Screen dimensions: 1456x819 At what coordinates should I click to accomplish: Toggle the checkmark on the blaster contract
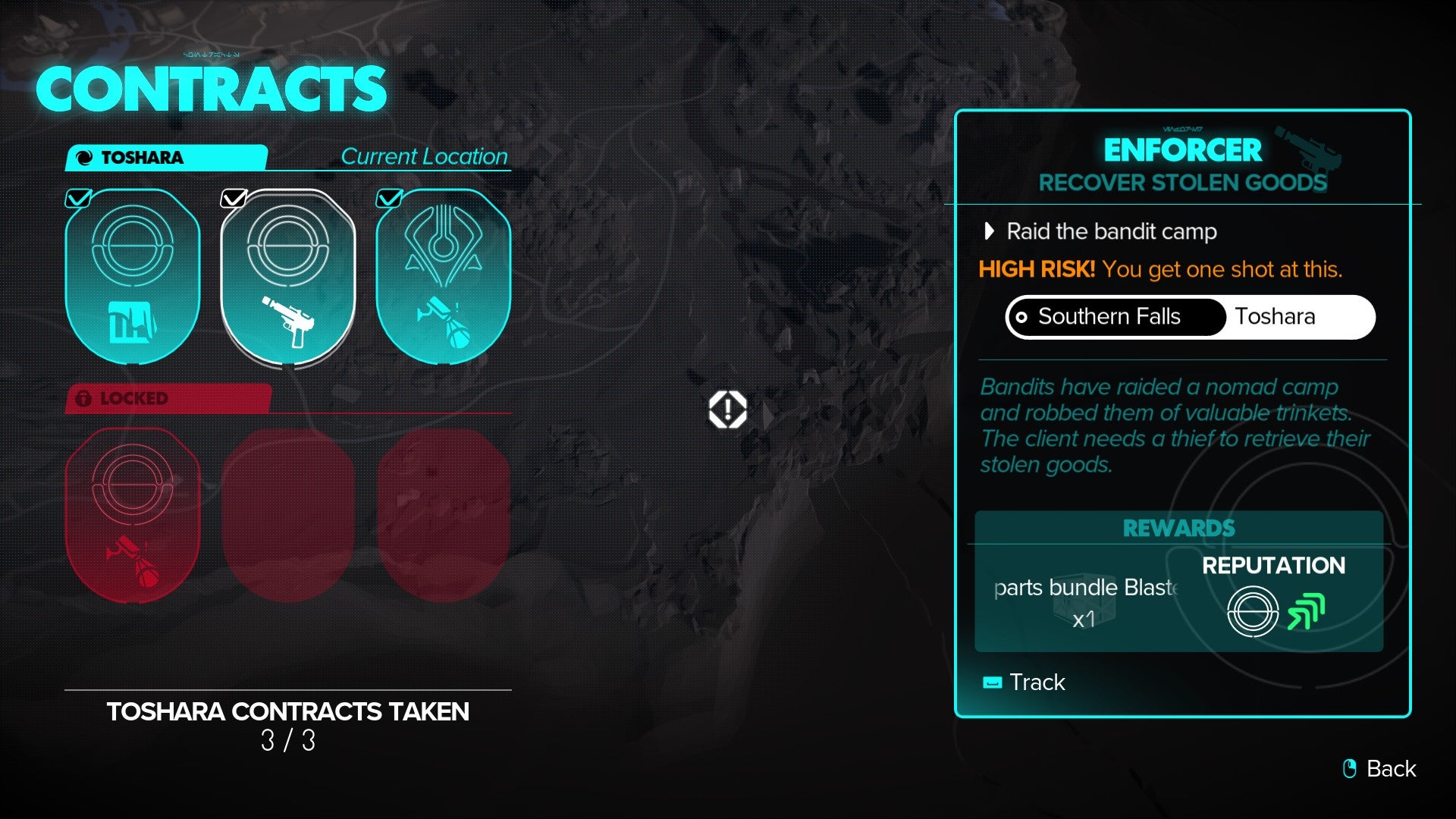pos(234,199)
